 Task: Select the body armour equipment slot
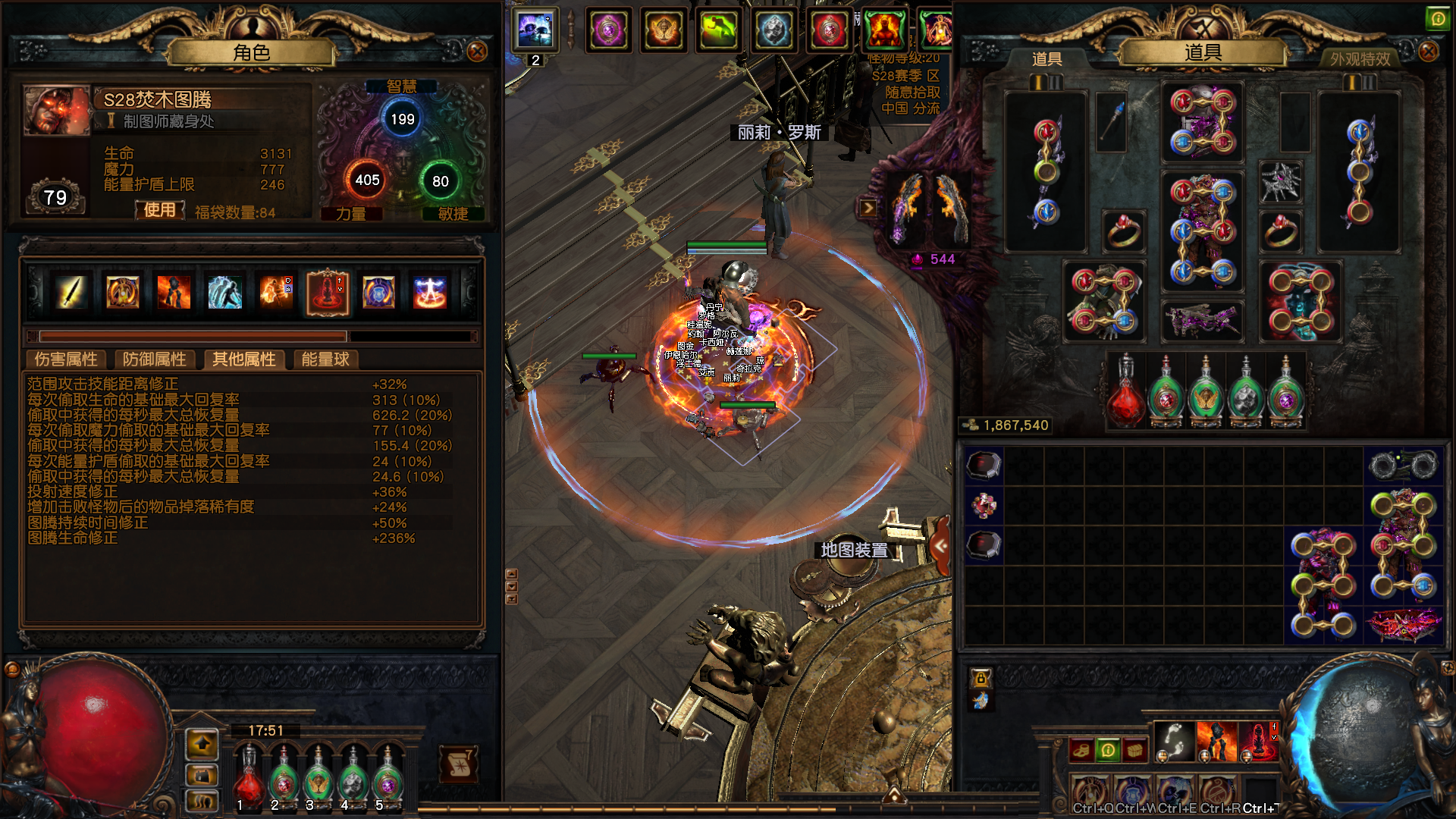pos(1202,231)
